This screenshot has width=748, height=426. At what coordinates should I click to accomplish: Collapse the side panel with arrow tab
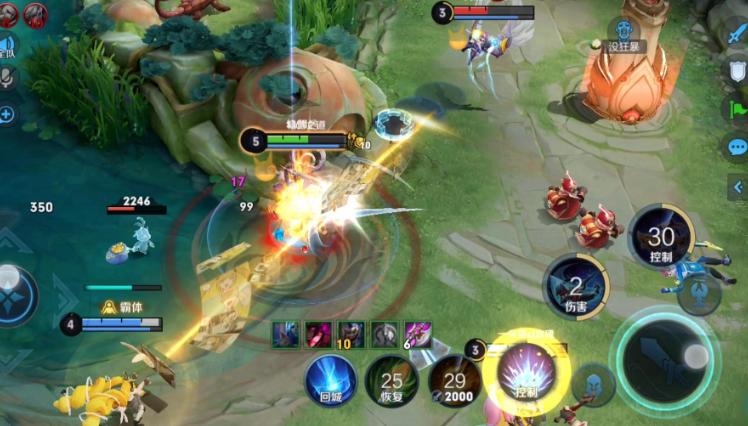(738, 186)
